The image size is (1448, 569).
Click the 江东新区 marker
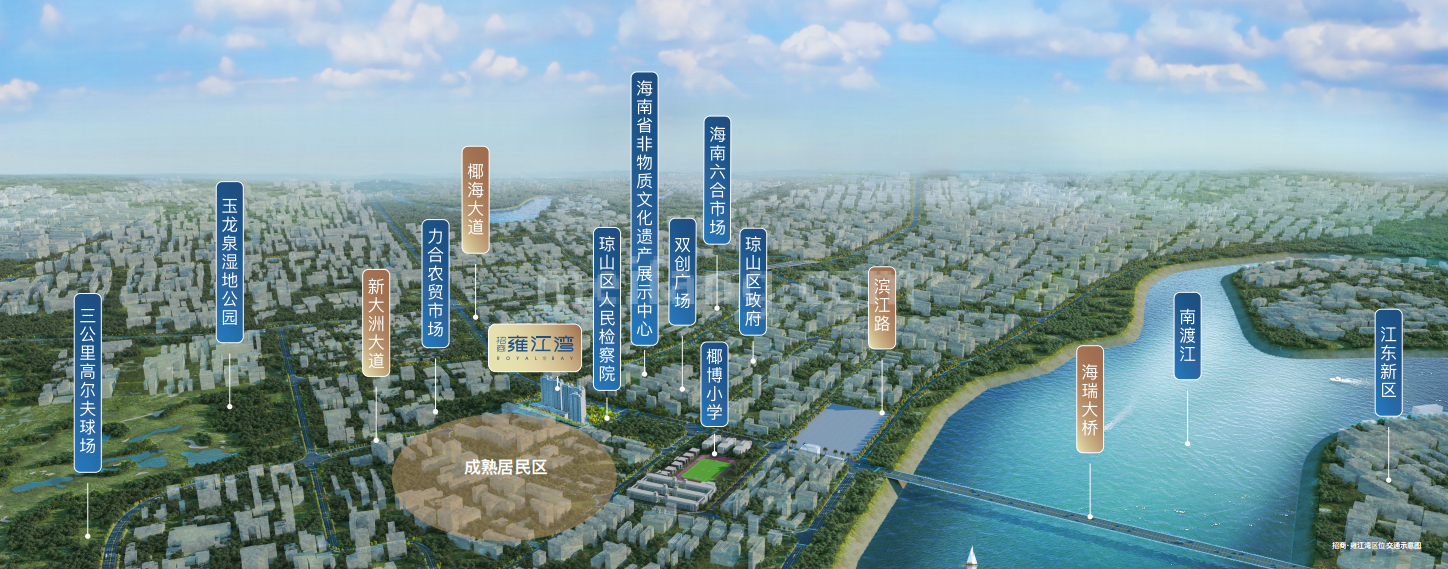point(1388,362)
